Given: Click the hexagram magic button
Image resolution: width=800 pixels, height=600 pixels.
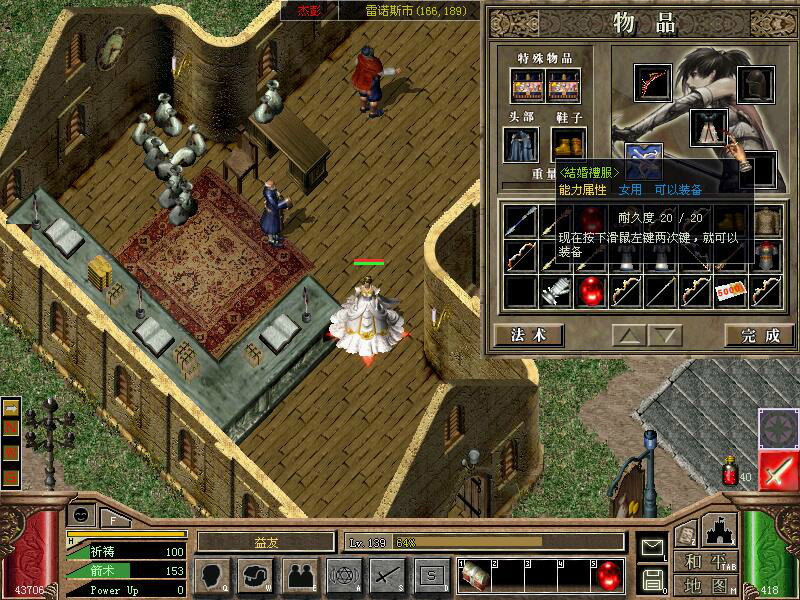Looking at the screenshot, I should (x=342, y=575).
